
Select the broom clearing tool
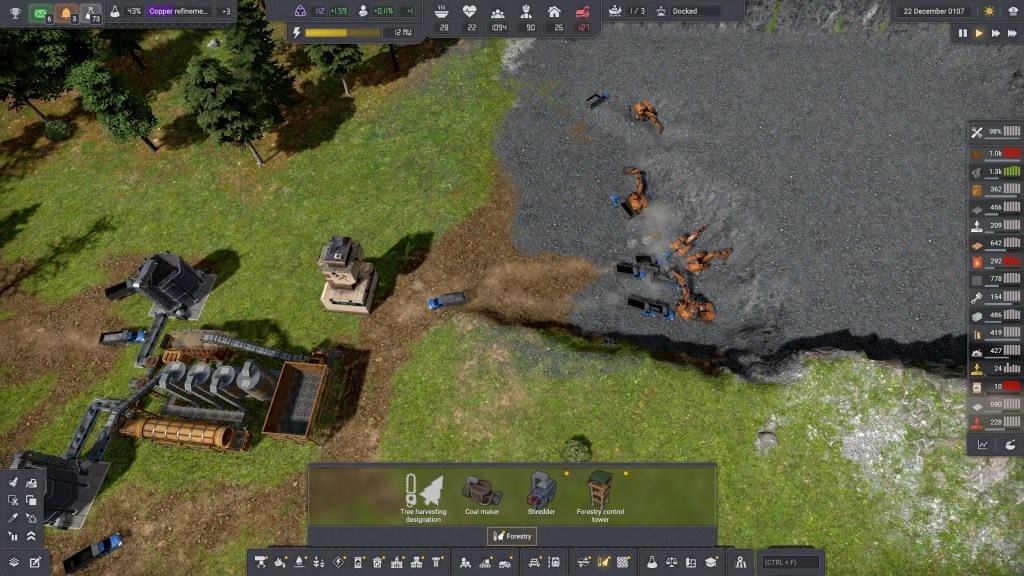tap(13, 483)
